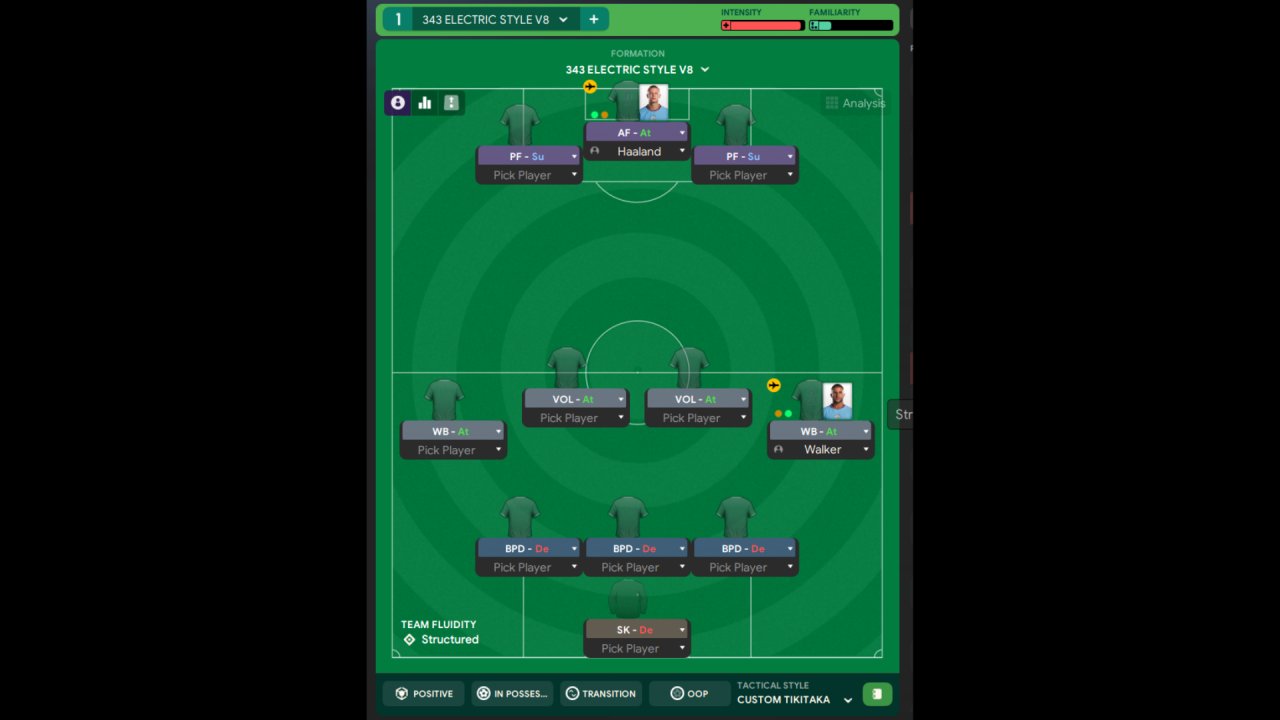Viewport: 1280px width, 720px height.
Task: Pick a player for the goalkeeper position
Action: tap(637, 649)
